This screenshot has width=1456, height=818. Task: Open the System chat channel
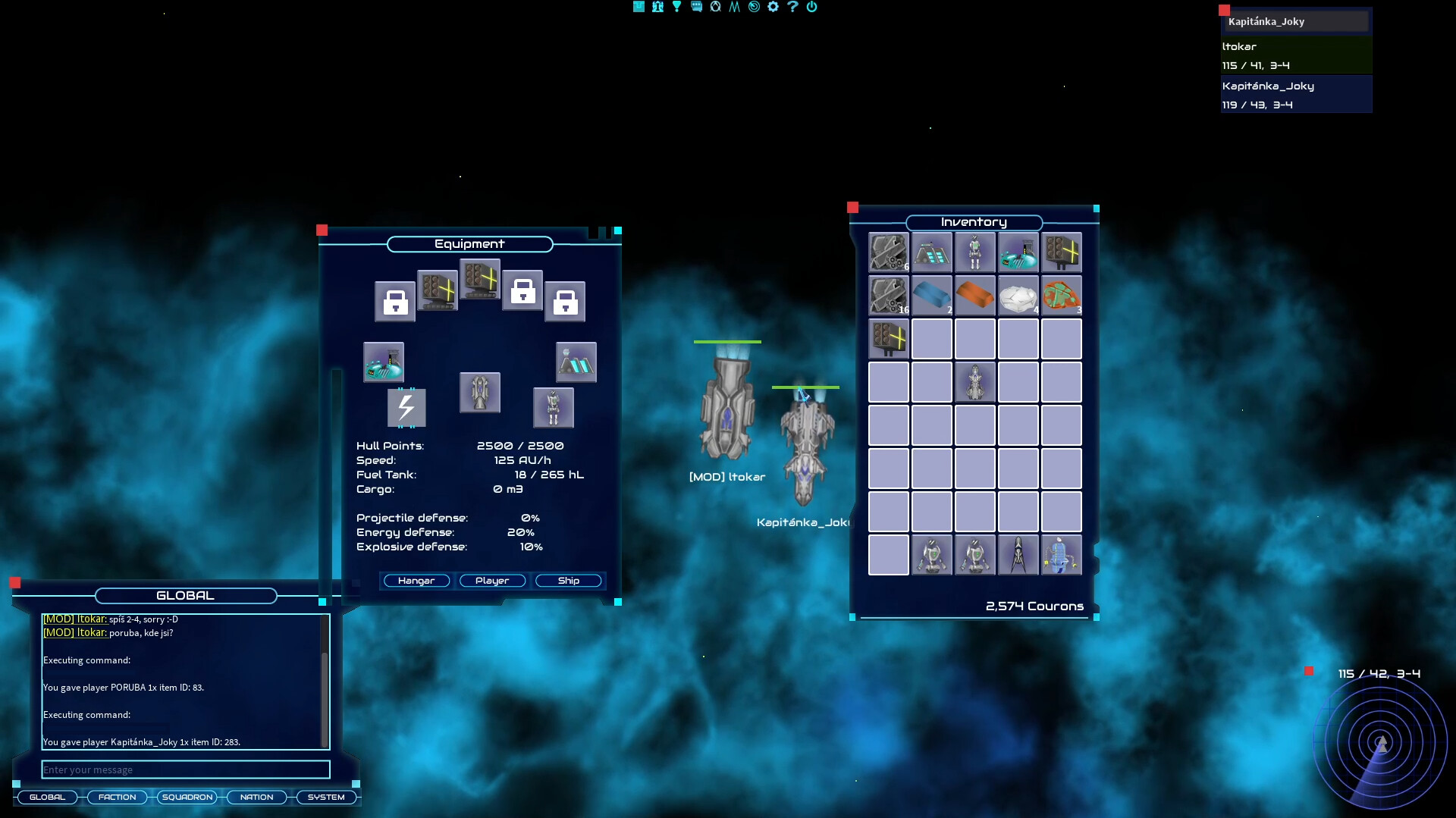pos(326,797)
